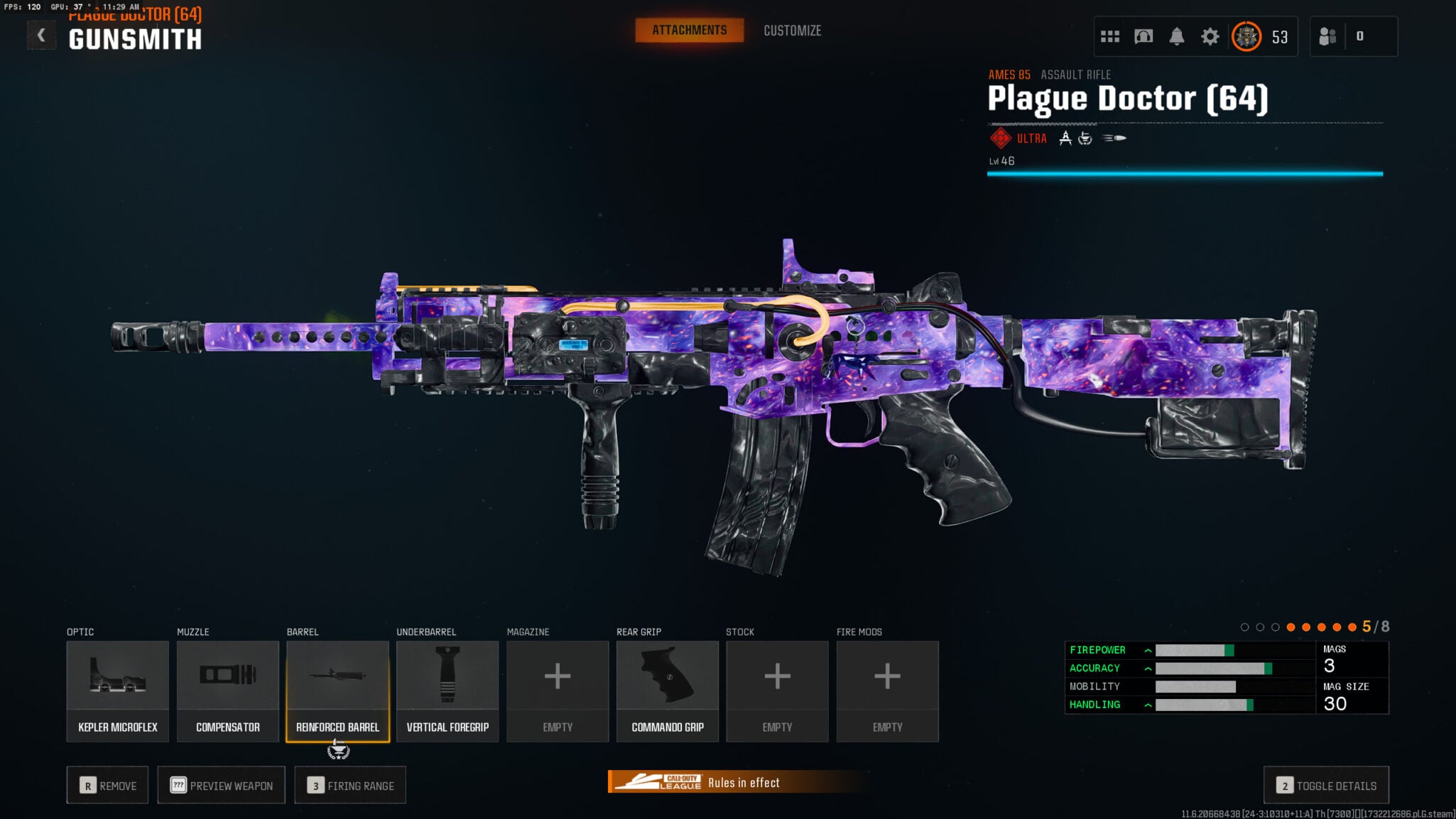Screen dimensions: 1456x819
Task: Toggle weapon details panel
Action: pyautogui.click(x=1326, y=785)
